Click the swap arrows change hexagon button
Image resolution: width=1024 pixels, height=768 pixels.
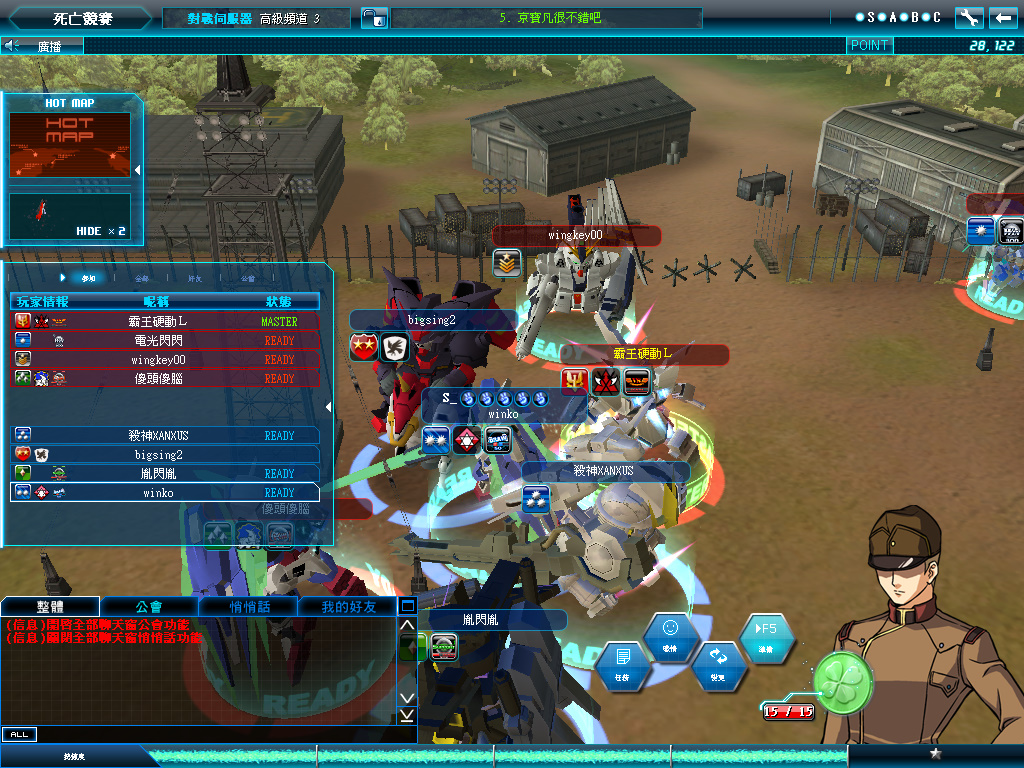(718, 663)
